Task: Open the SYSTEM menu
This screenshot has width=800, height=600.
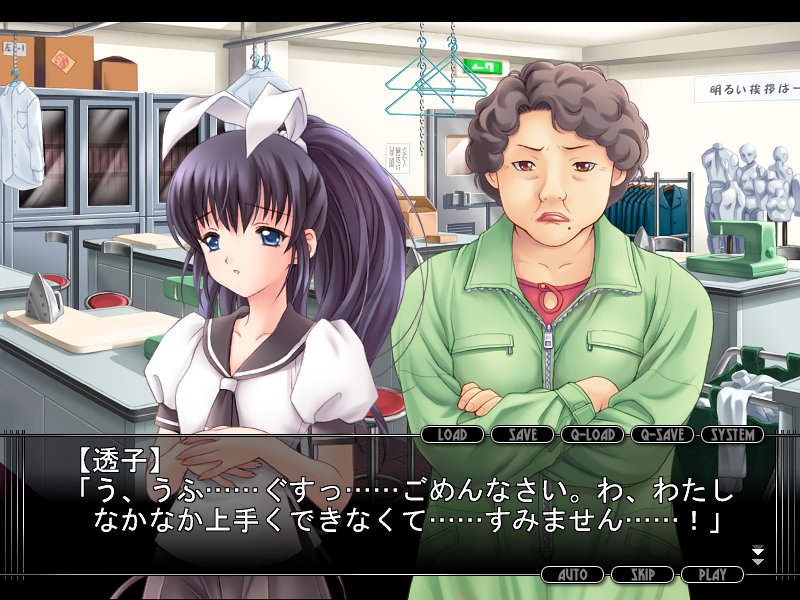Action: pos(733,435)
